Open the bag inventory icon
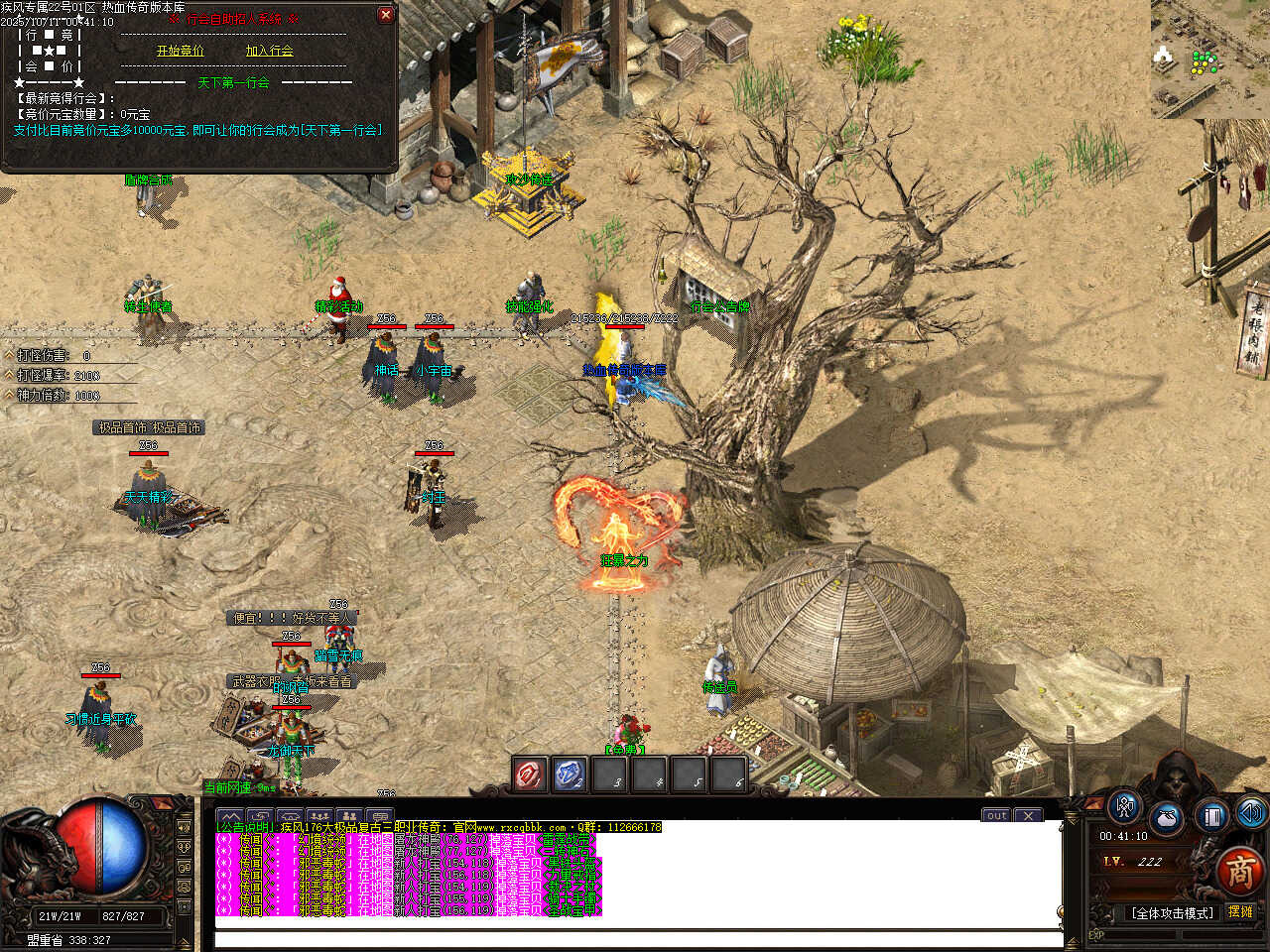This screenshot has height=952, width=1270. coord(1167,820)
